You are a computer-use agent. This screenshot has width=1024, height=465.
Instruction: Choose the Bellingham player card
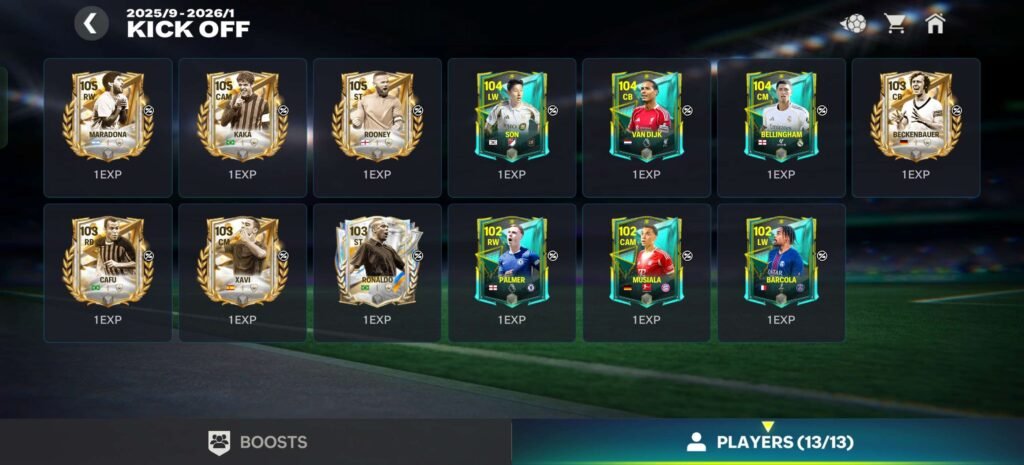coord(781,117)
